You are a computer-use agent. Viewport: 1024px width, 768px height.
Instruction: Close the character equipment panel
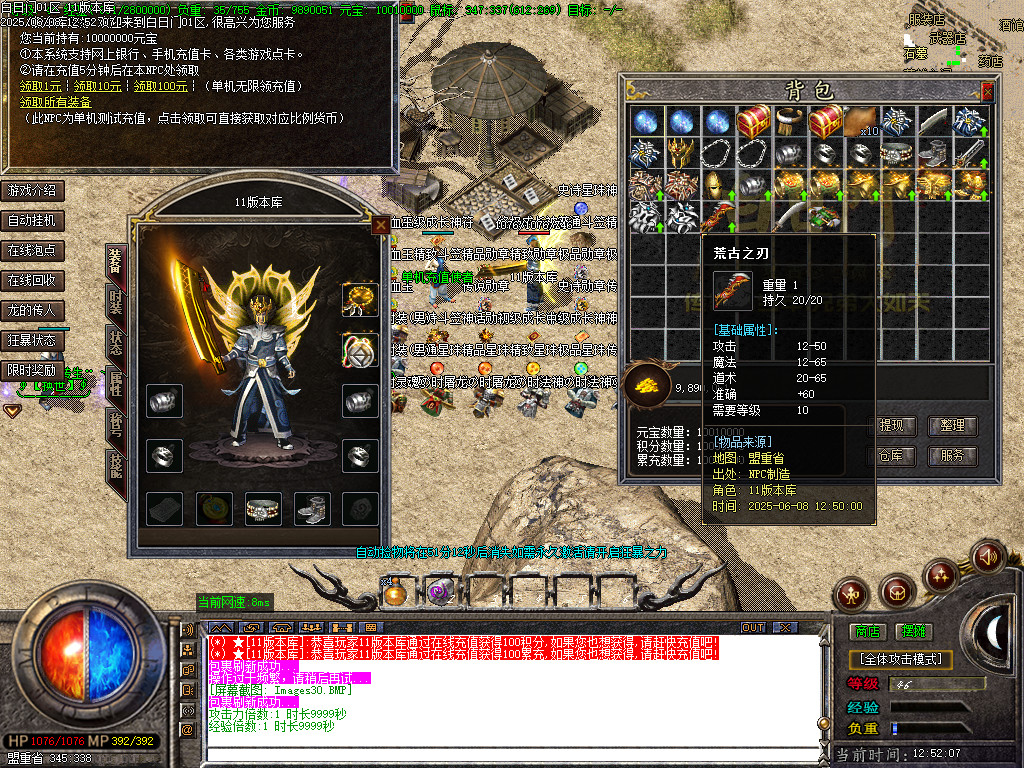click(x=380, y=226)
